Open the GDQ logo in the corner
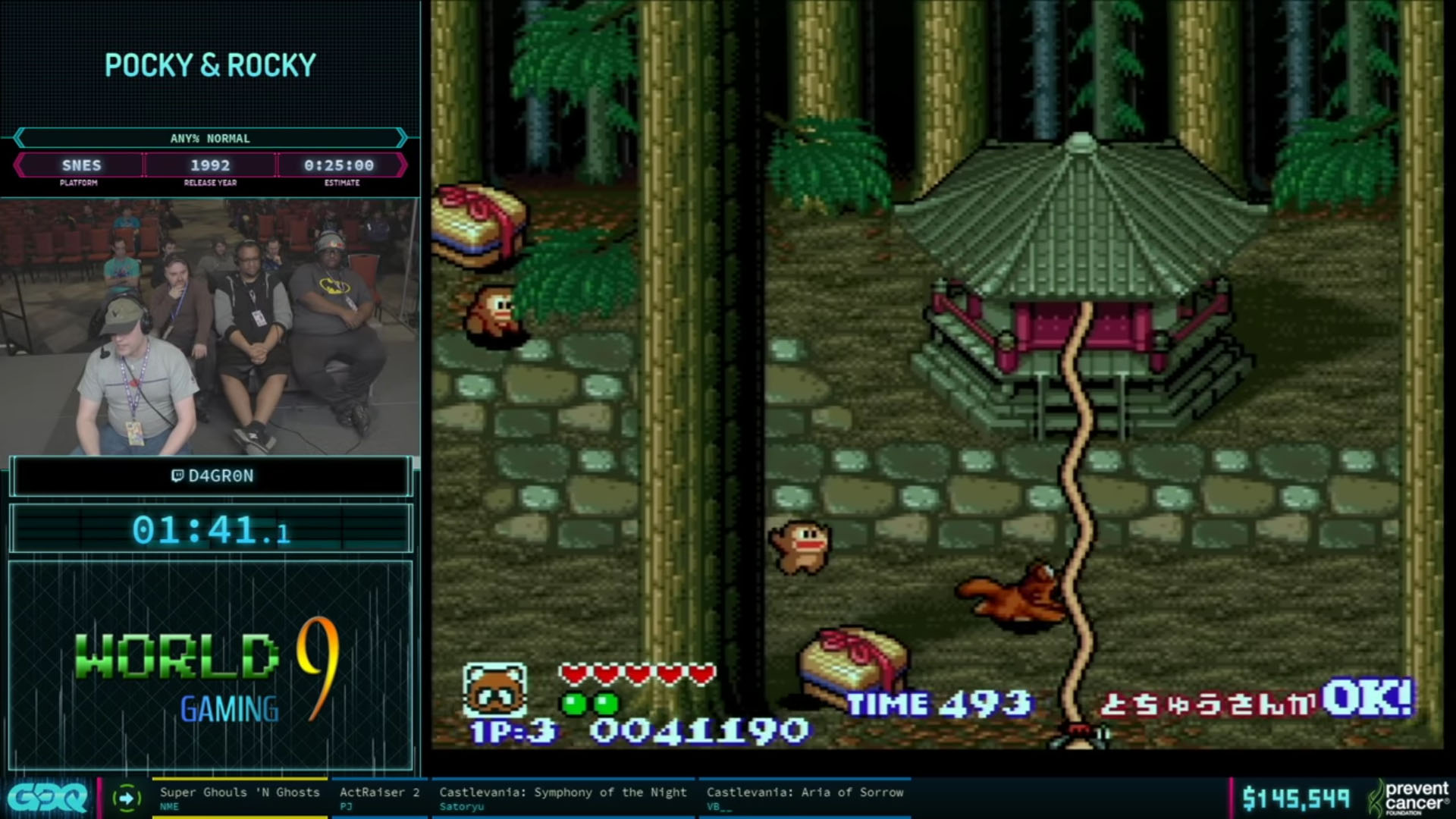The width and height of the screenshot is (1456, 819). (47, 798)
